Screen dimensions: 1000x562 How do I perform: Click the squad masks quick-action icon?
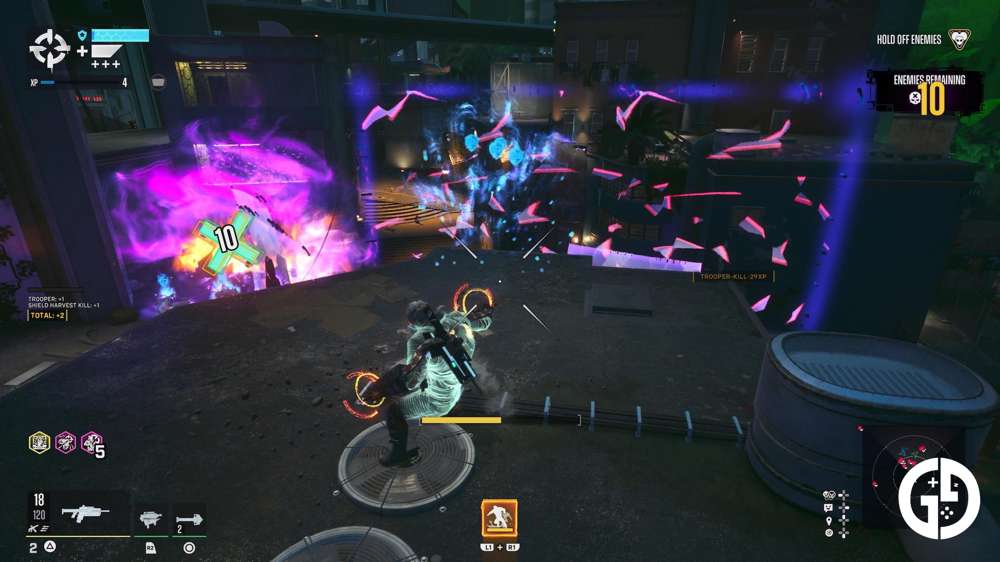(x=829, y=494)
